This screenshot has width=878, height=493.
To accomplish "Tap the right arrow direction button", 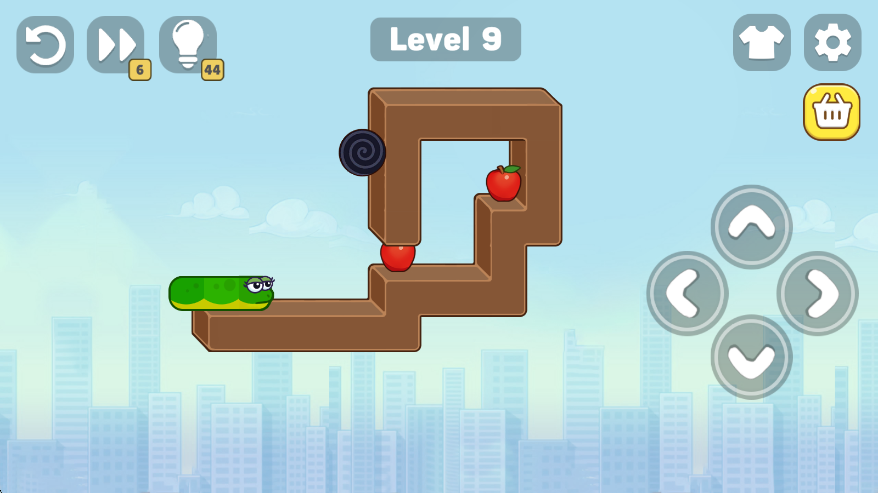I will point(817,293).
